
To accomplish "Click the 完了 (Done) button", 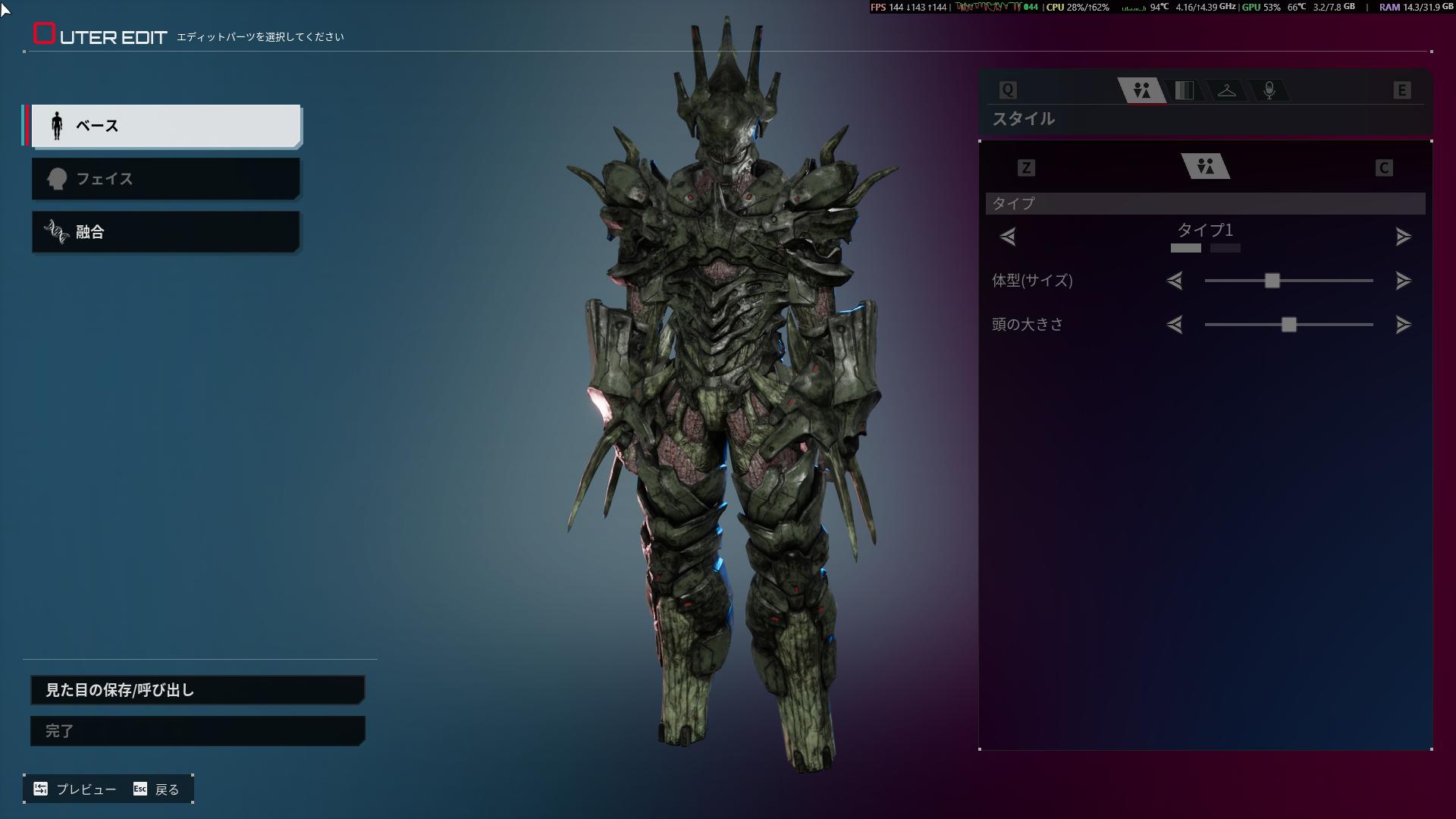I will coord(197,731).
